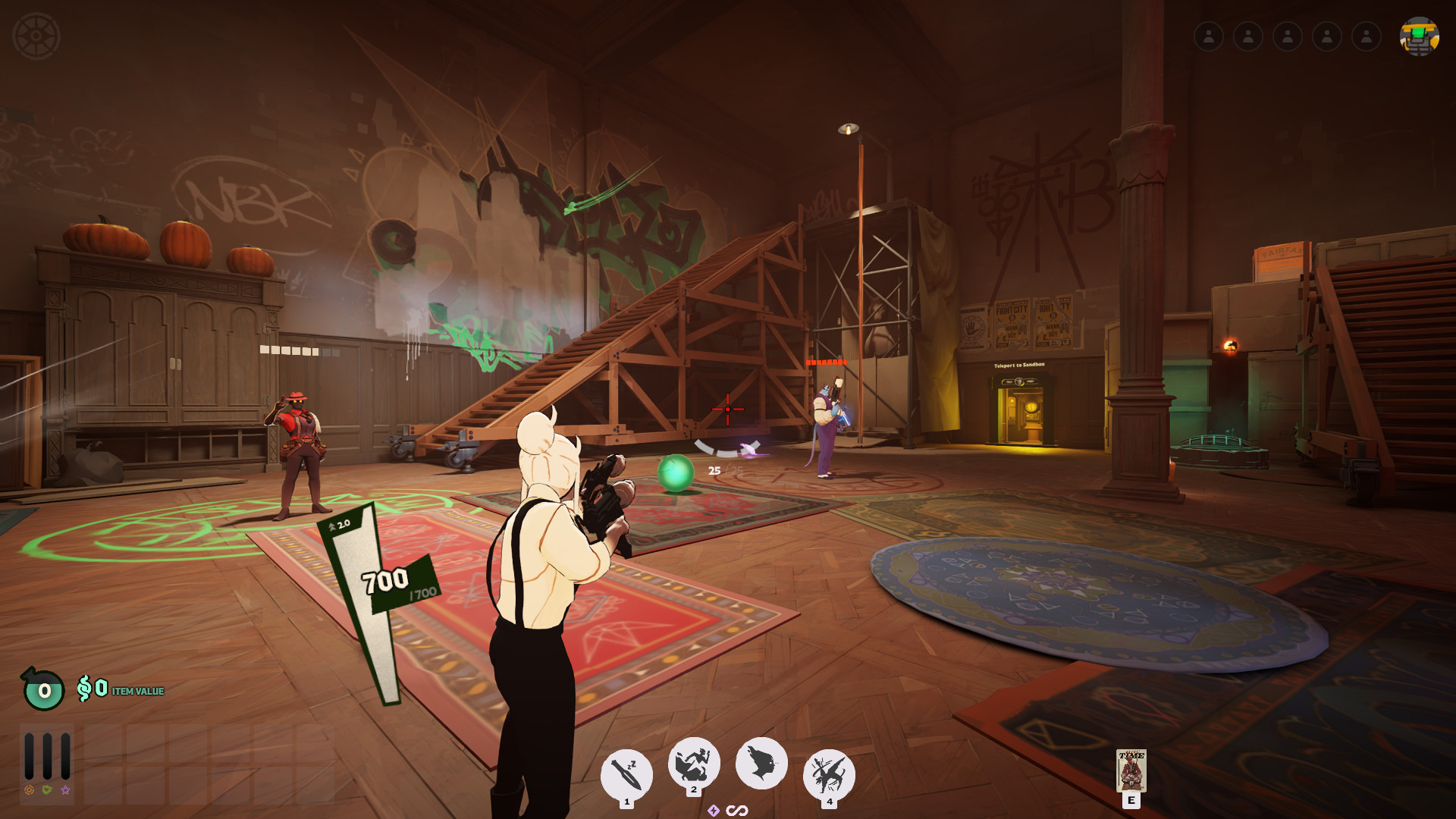This screenshot has height=819, width=1456.
Task: Select the head silhouette ability icon
Action: (761, 763)
